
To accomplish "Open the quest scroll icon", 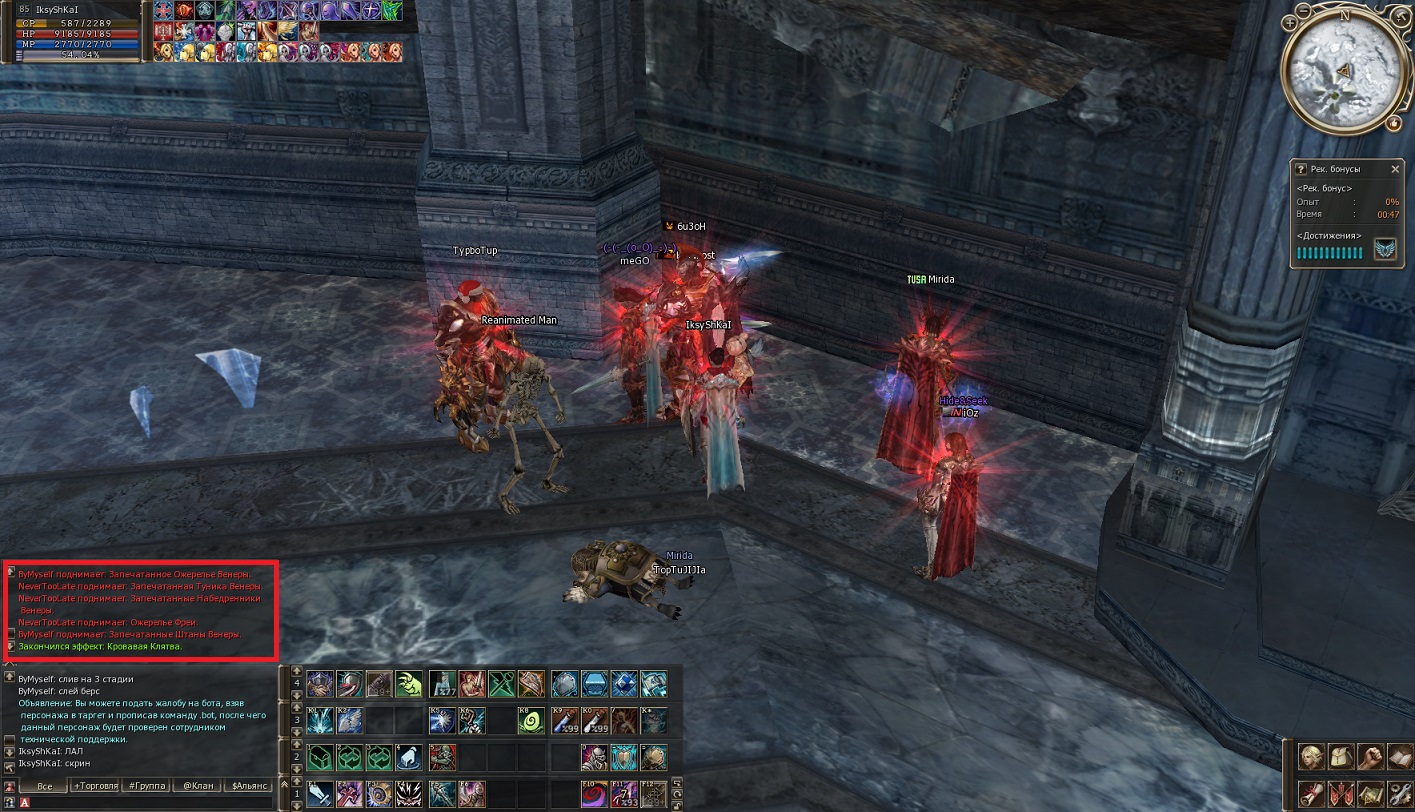I will (1311, 792).
